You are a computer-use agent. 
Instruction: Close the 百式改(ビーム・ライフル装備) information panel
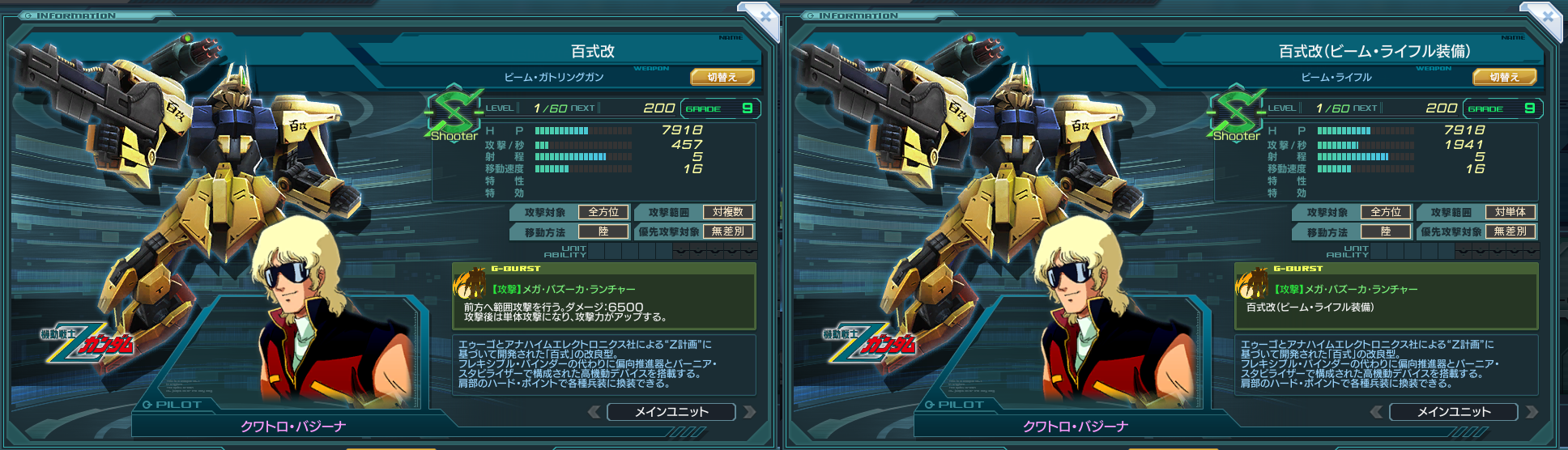pos(1547,16)
